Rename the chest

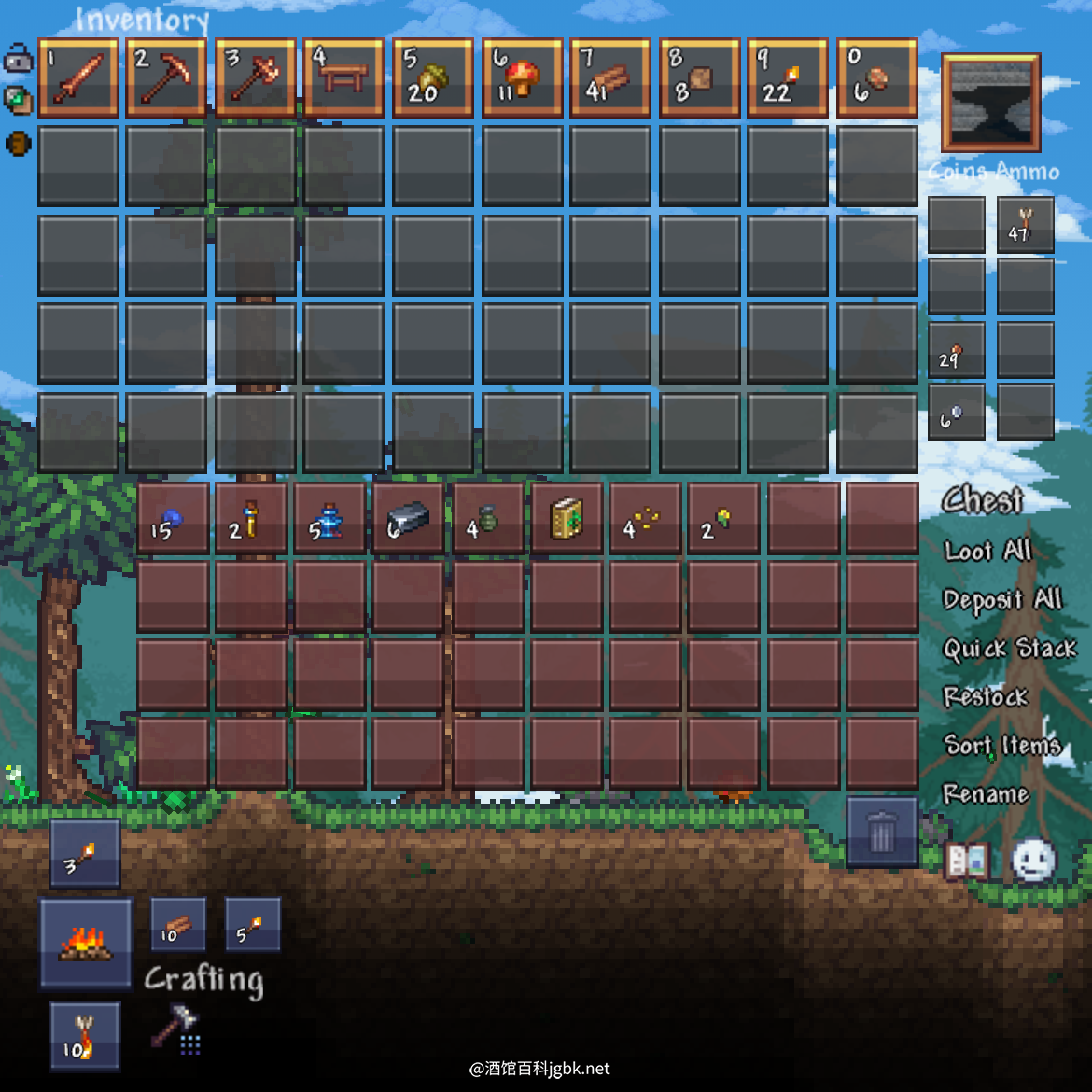(985, 794)
